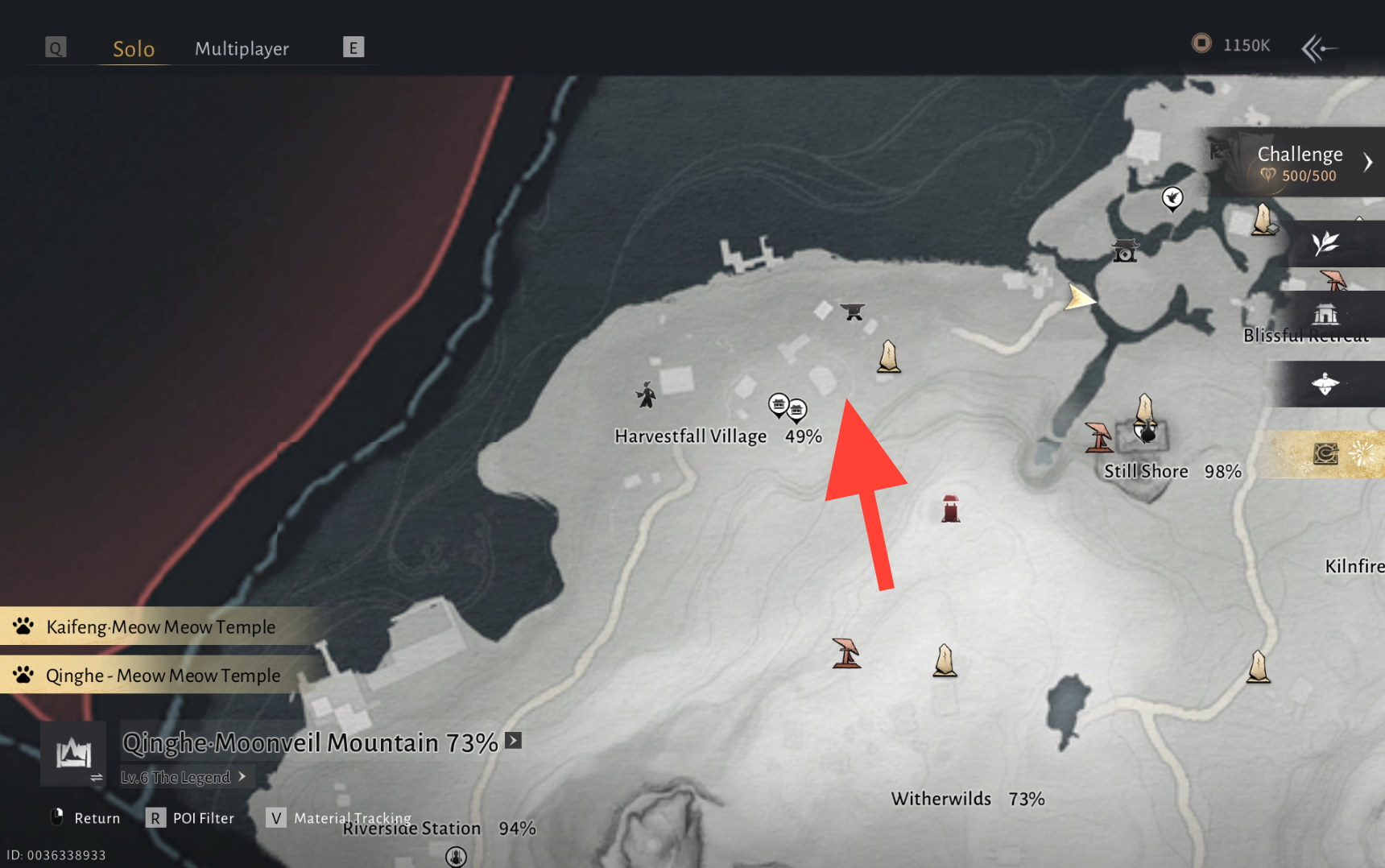Screen dimensions: 1385x868
Task: Open the golden scroll side panel
Action: pos(1326,454)
